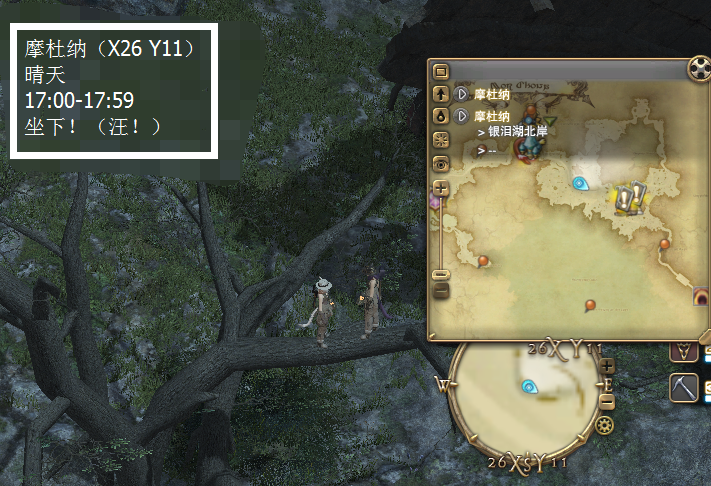
Task: Zoom out the circular minimap
Action: point(608,401)
